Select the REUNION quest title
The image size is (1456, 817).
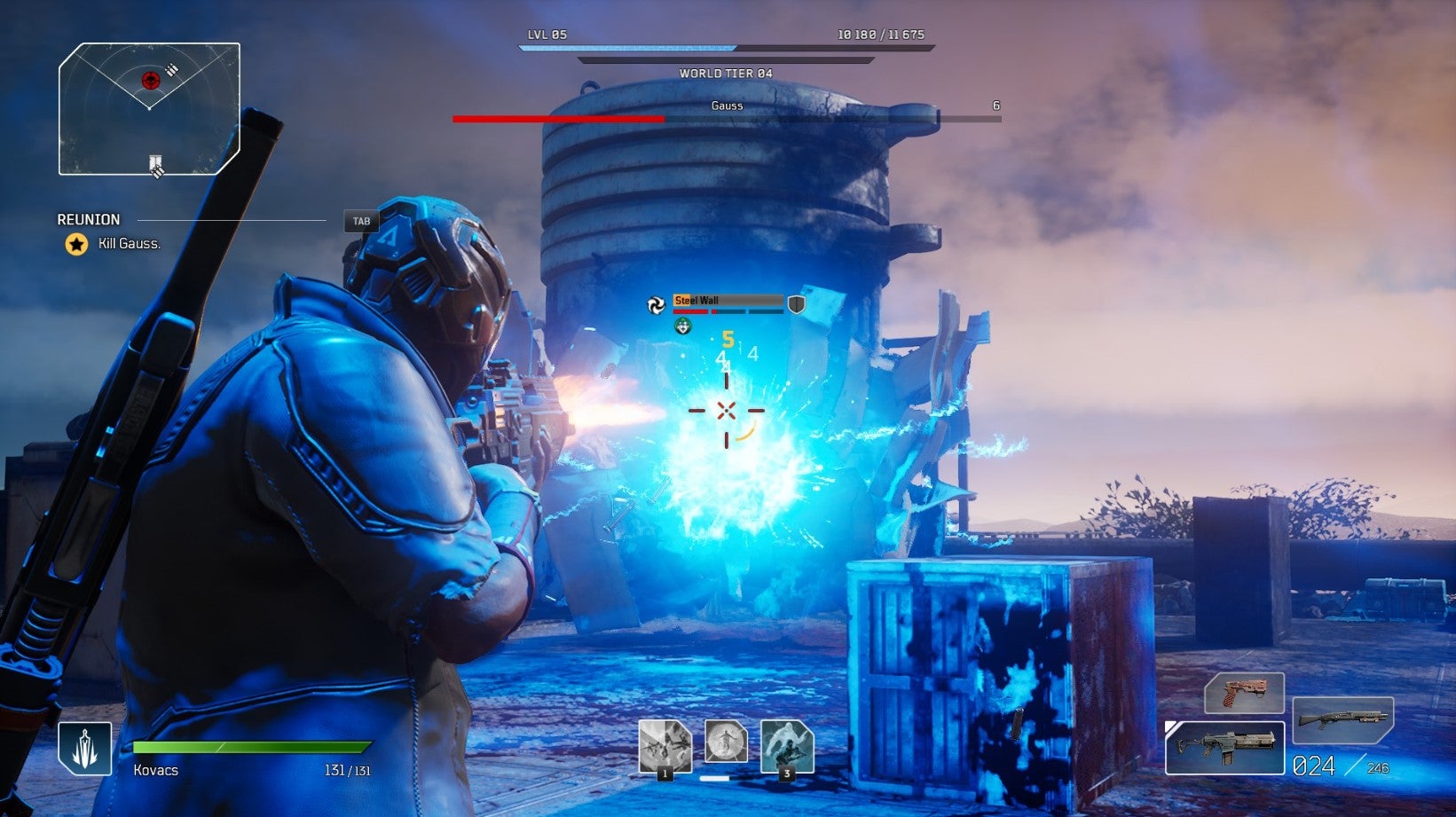point(88,219)
